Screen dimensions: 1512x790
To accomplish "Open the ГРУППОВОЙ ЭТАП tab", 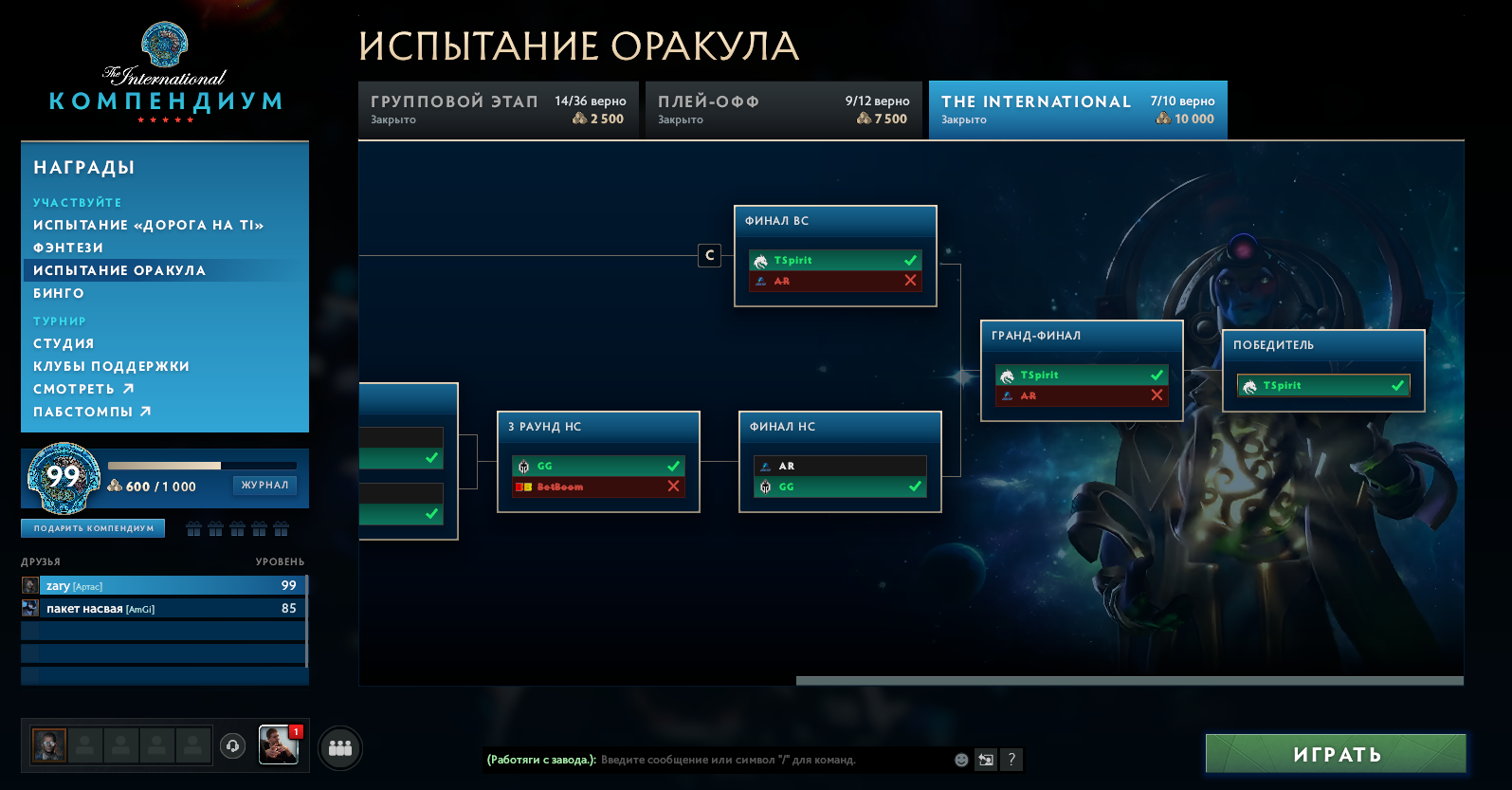I will (498, 109).
